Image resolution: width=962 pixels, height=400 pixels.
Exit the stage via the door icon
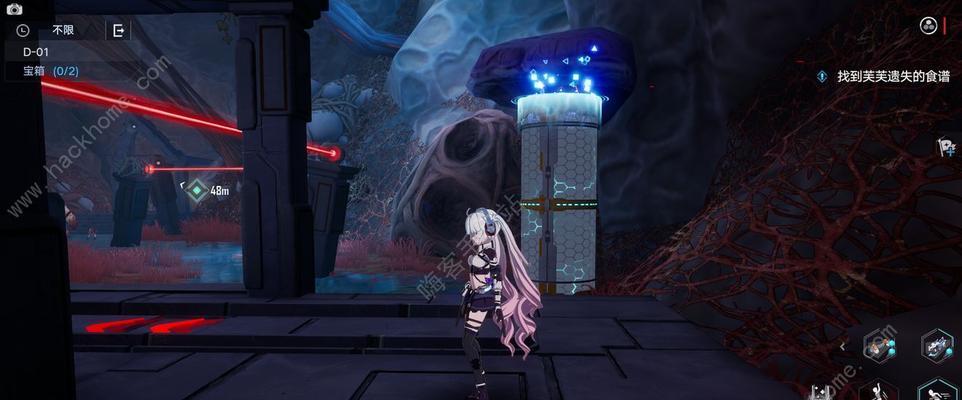[x=119, y=30]
